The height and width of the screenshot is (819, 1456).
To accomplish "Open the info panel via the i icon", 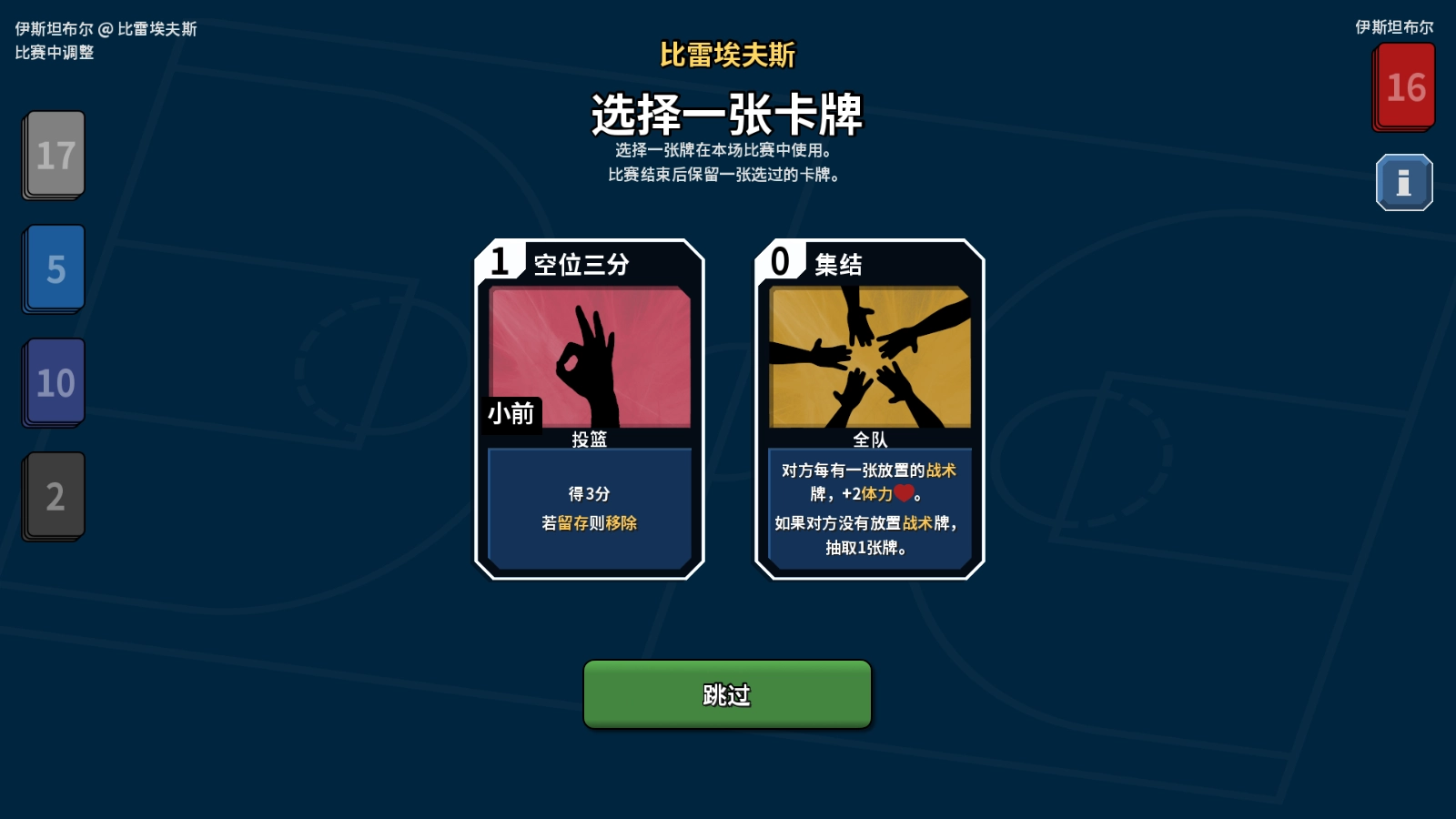I will click(1404, 180).
